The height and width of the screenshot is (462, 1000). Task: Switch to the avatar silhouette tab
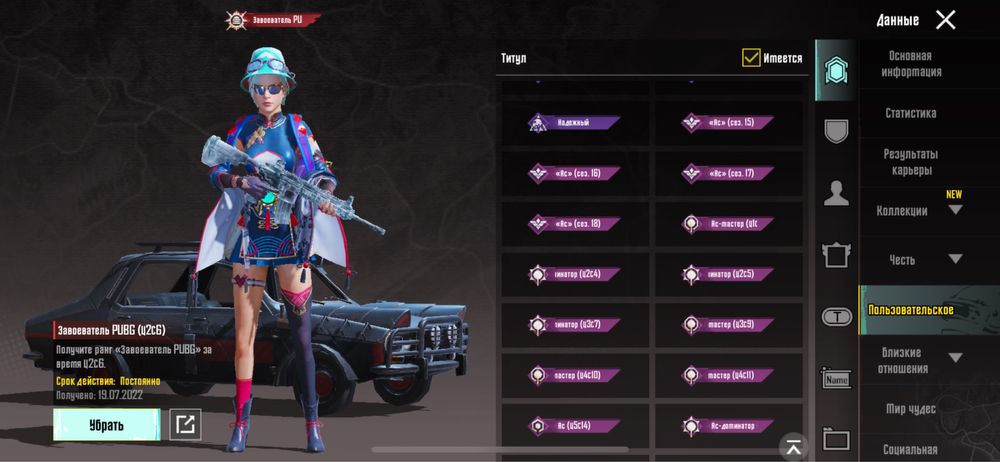click(x=836, y=194)
